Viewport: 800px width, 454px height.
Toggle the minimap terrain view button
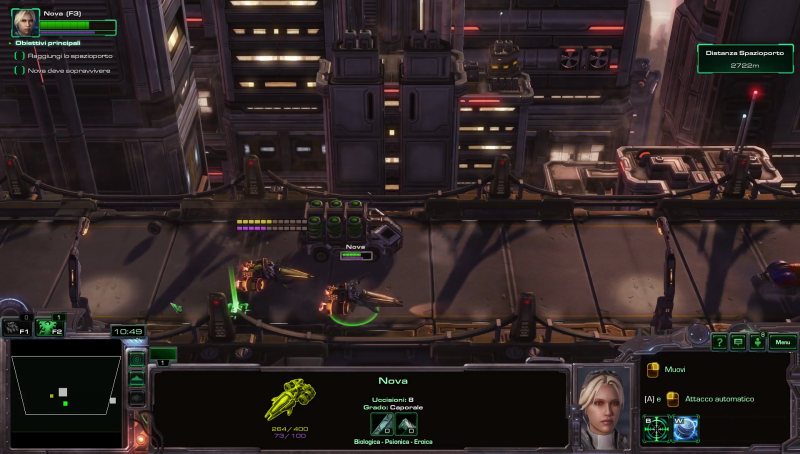[x=137, y=378]
